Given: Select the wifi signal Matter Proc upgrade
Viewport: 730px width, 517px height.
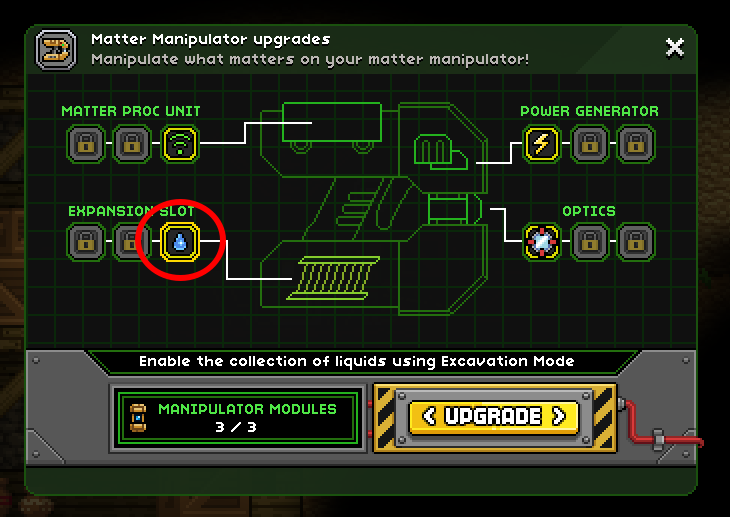Looking at the screenshot, I should (x=180, y=144).
